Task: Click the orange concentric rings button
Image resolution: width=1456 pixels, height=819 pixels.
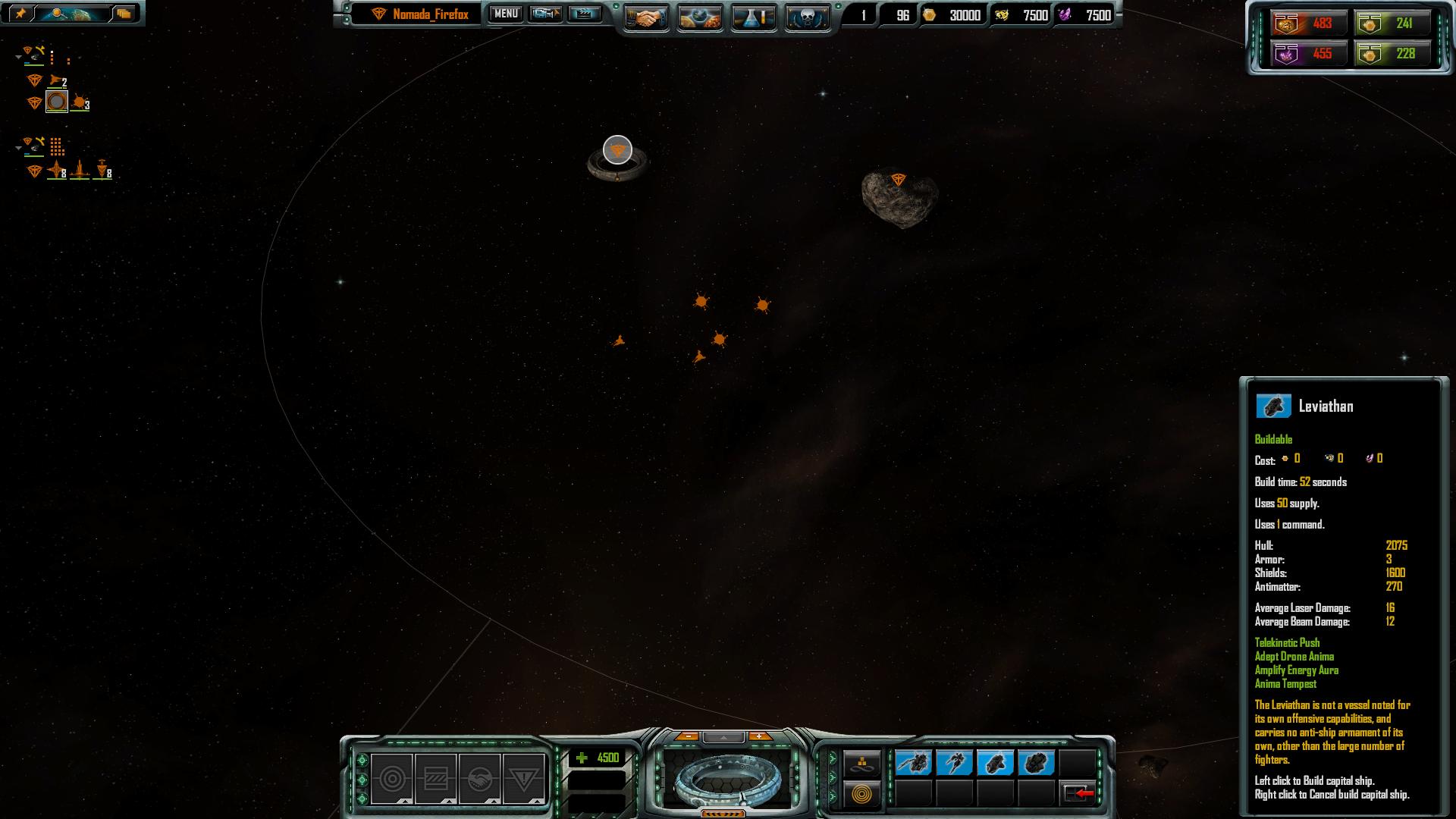Action: point(861,794)
